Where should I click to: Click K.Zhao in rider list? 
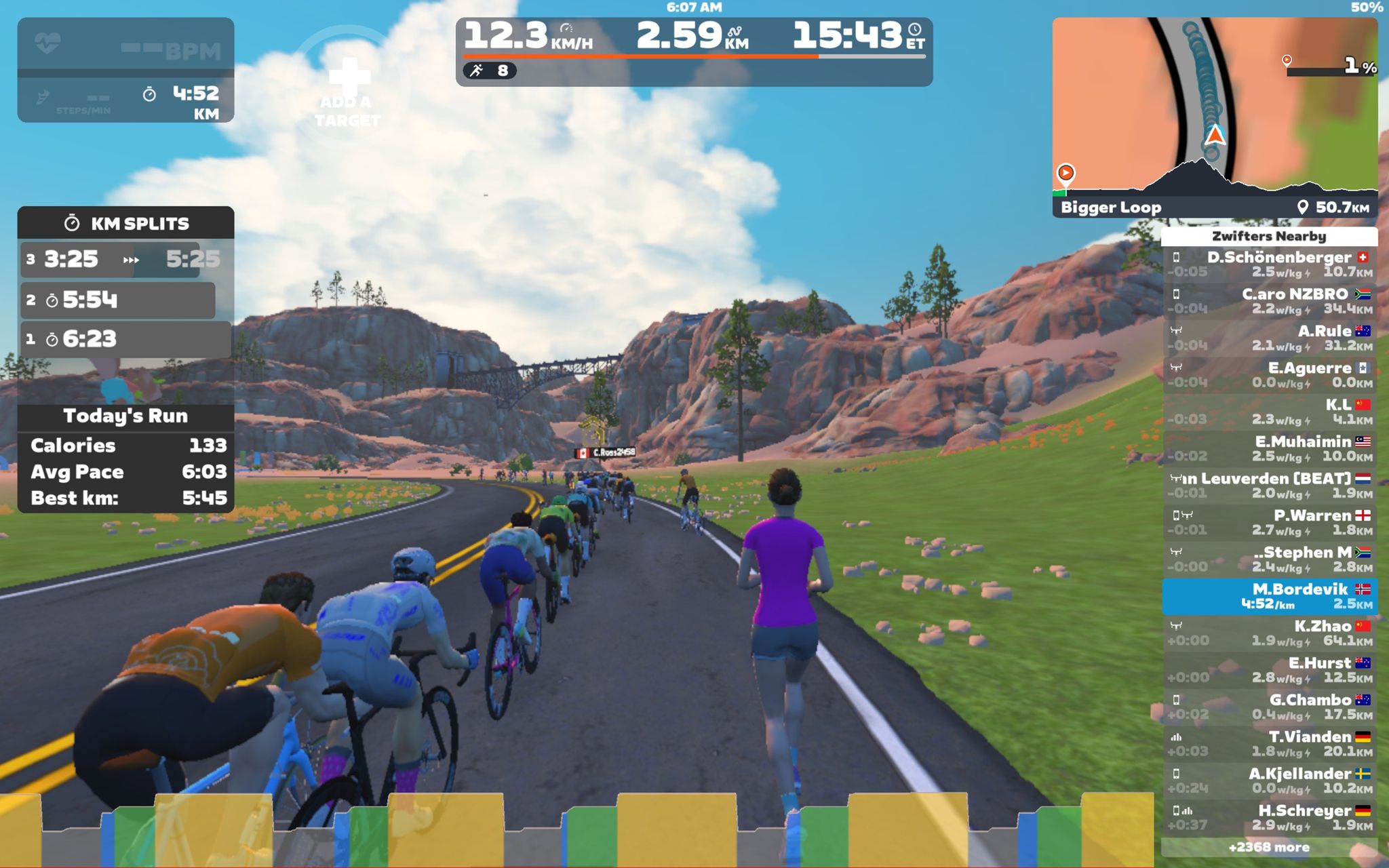click(x=1270, y=633)
